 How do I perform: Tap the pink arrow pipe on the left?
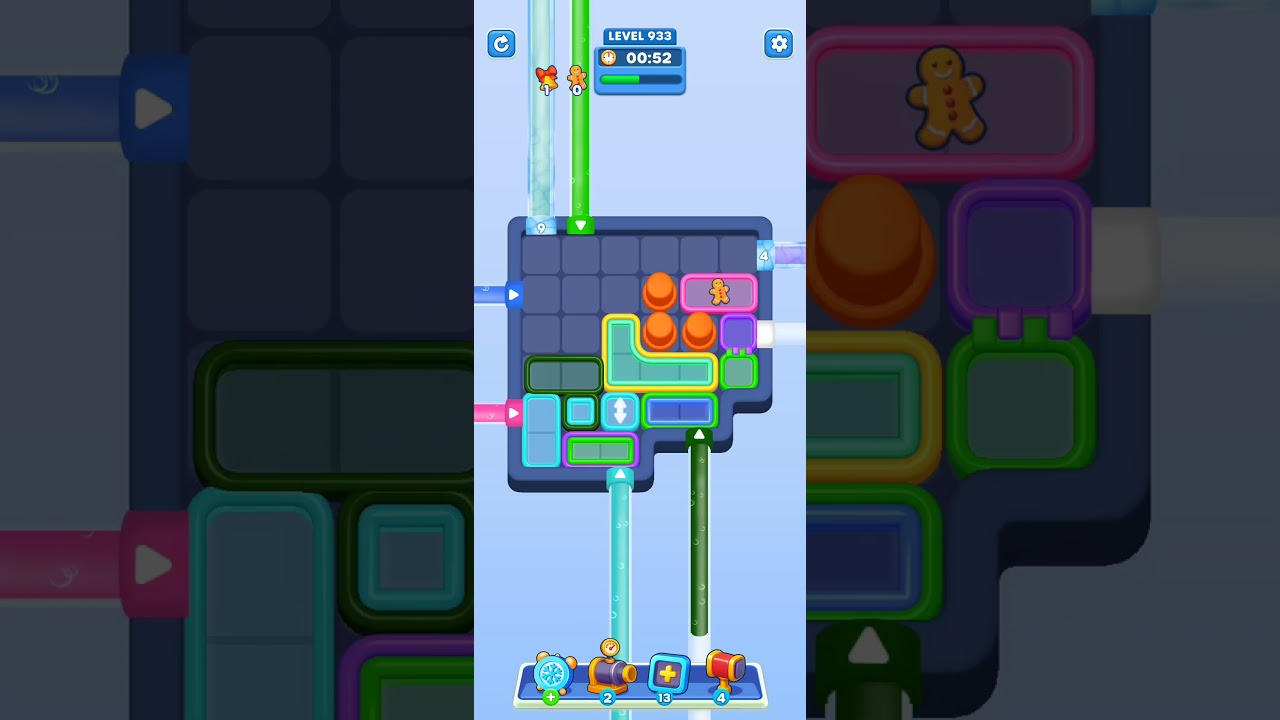coord(513,411)
